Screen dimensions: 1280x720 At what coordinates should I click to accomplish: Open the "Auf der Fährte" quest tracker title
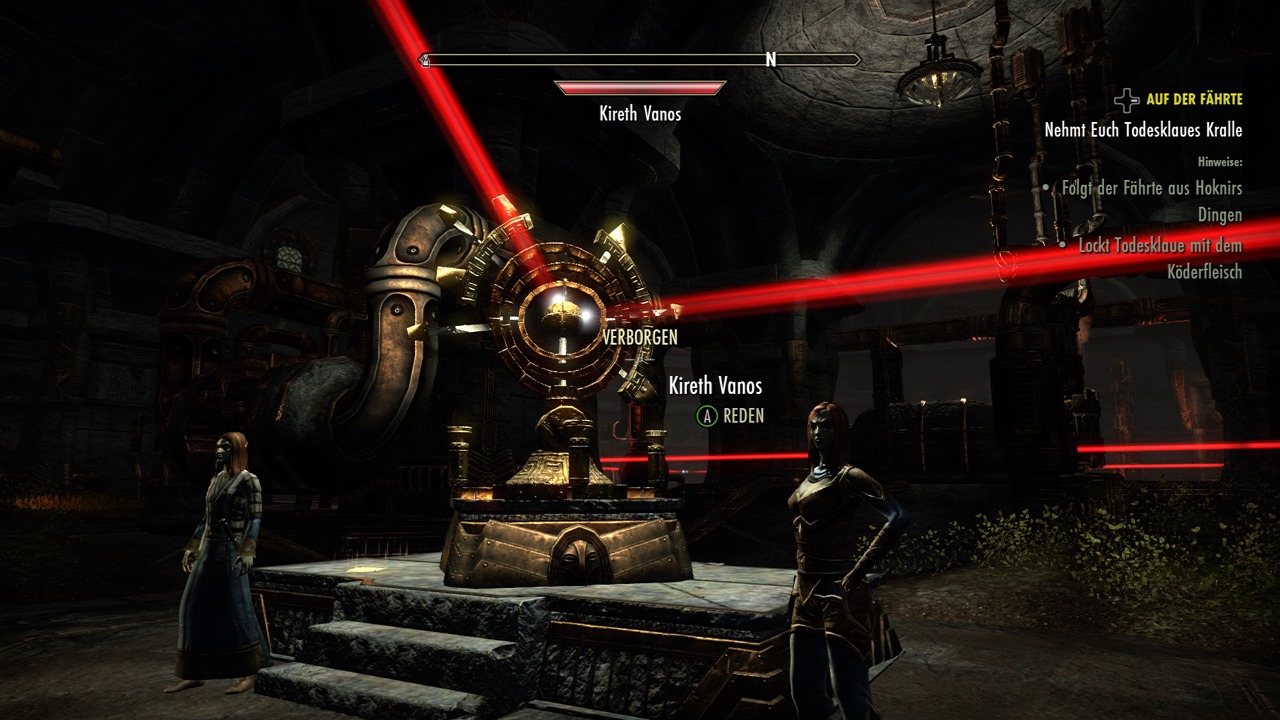(1194, 99)
